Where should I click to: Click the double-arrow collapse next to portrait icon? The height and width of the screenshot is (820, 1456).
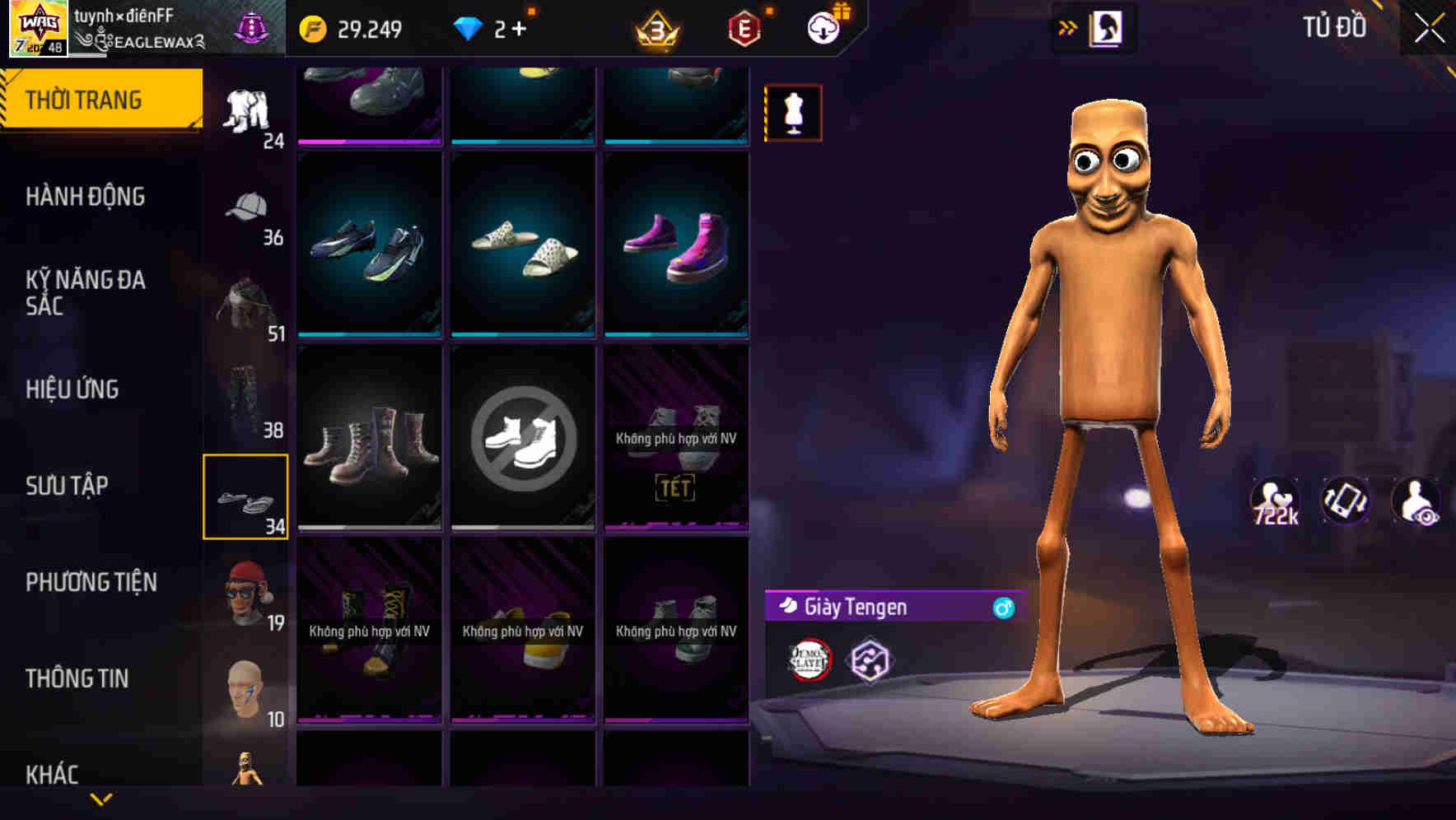coord(1067,27)
